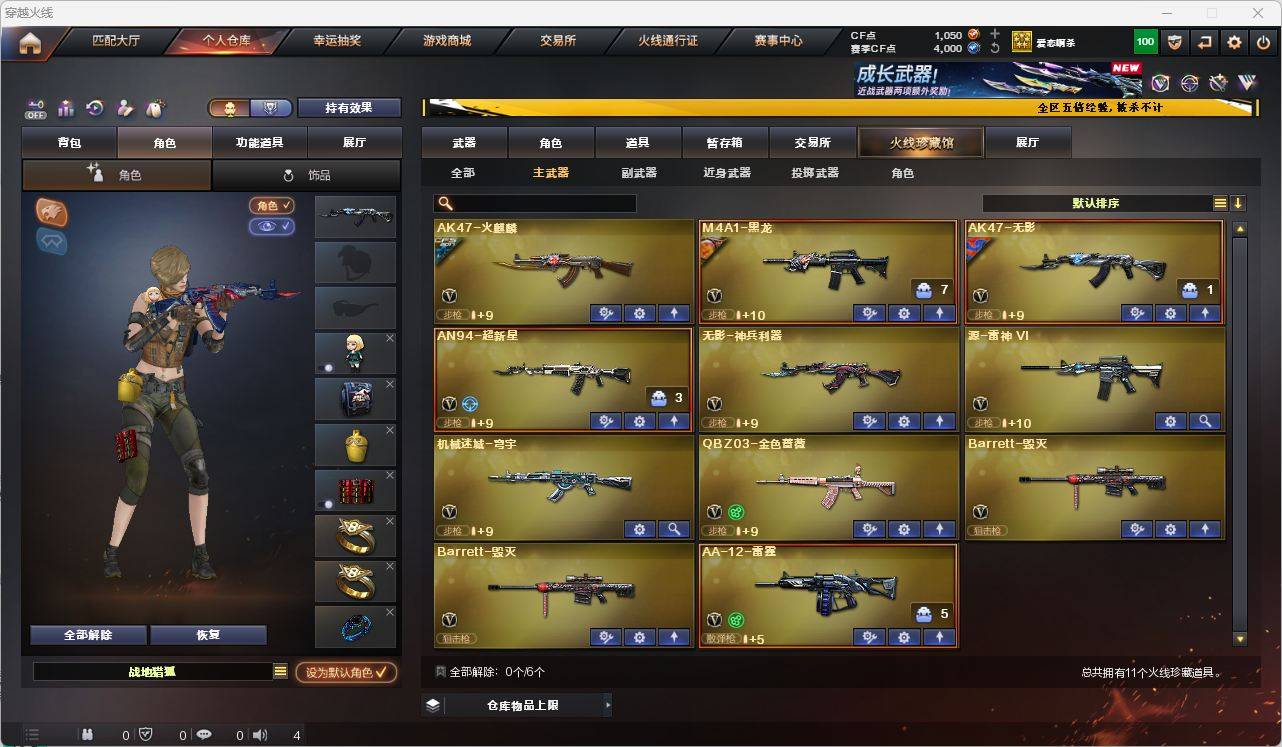Image resolution: width=1282 pixels, height=747 pixels.
Task: Open the settings gear in the top-right
Action: pyautogui.click(x=1233, y=42)
